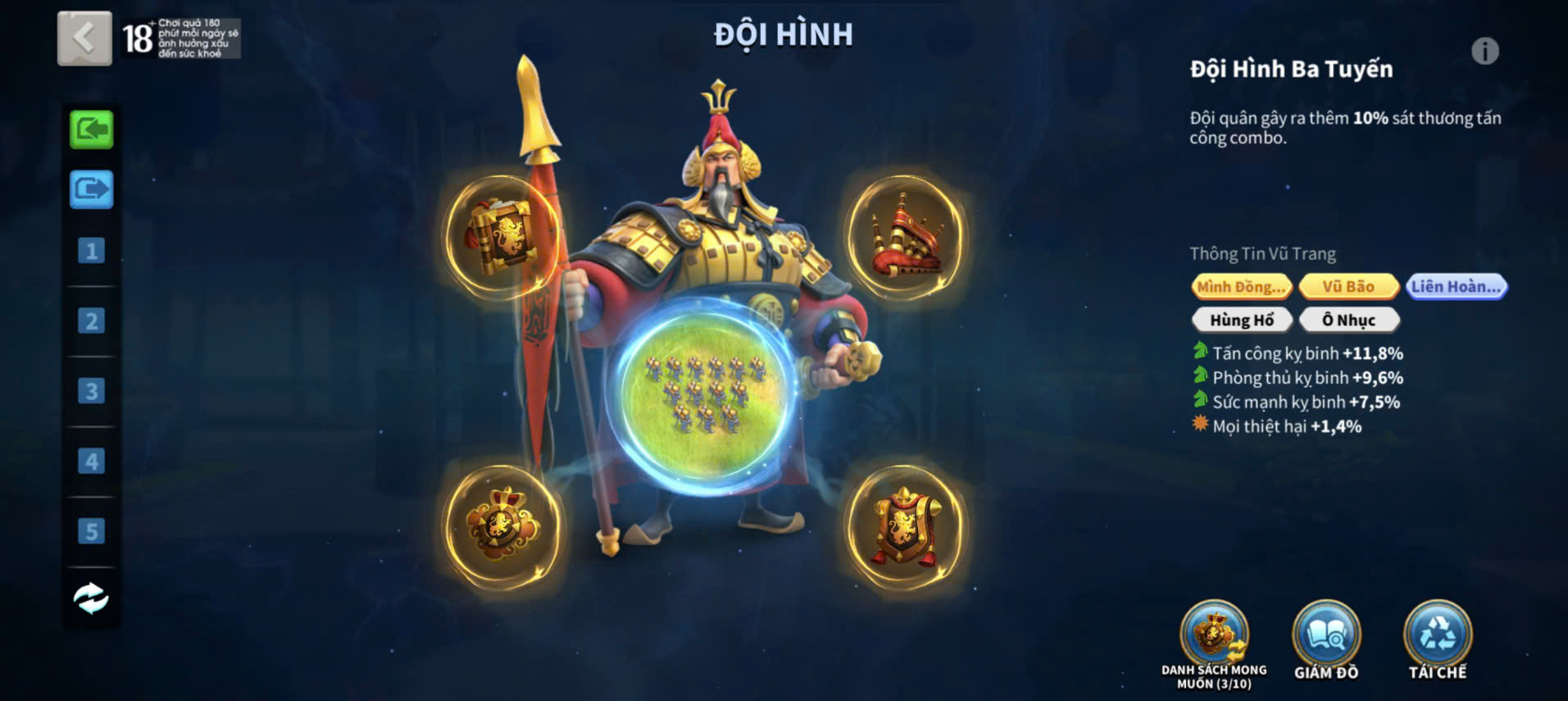The height and width of the screenshot is (701, 1568).
Task: Select formation preset 2
Action: (91, 321)
